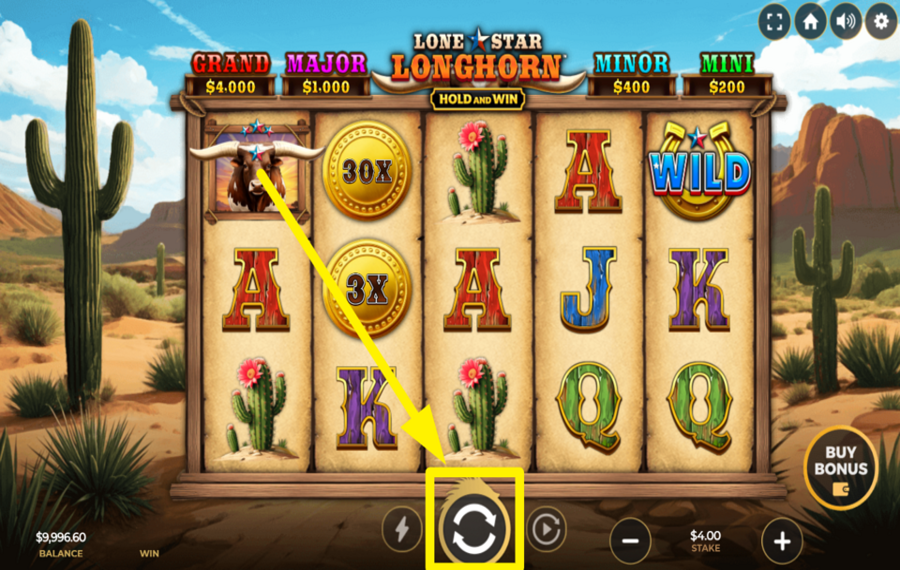Screen dimensions: 900x570
Task: Toggle fullscreen mode
Action: (x=774, y=21)
